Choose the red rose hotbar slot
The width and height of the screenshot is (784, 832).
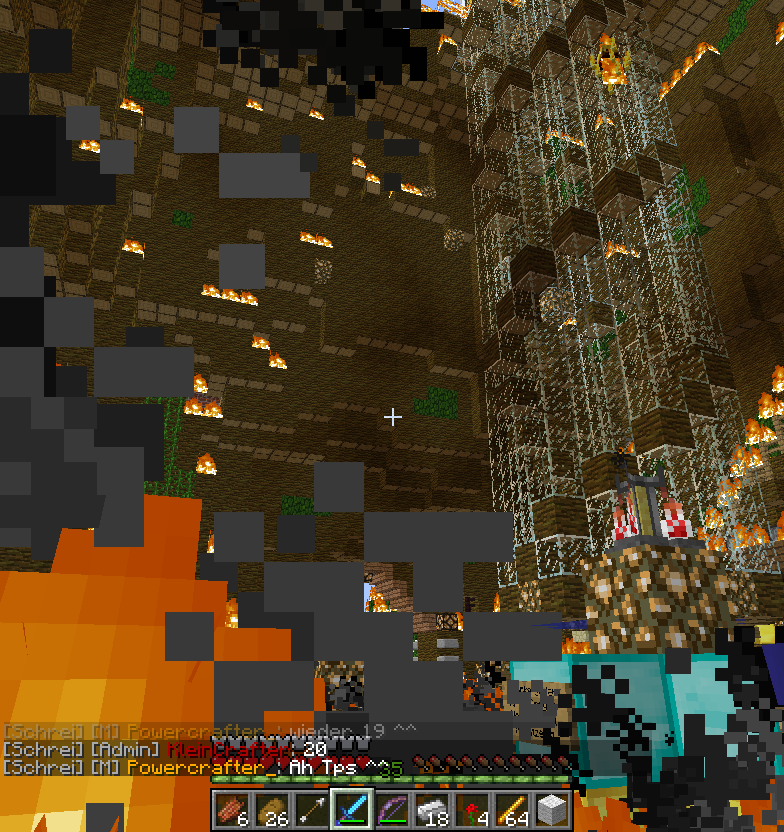(472, 809)
